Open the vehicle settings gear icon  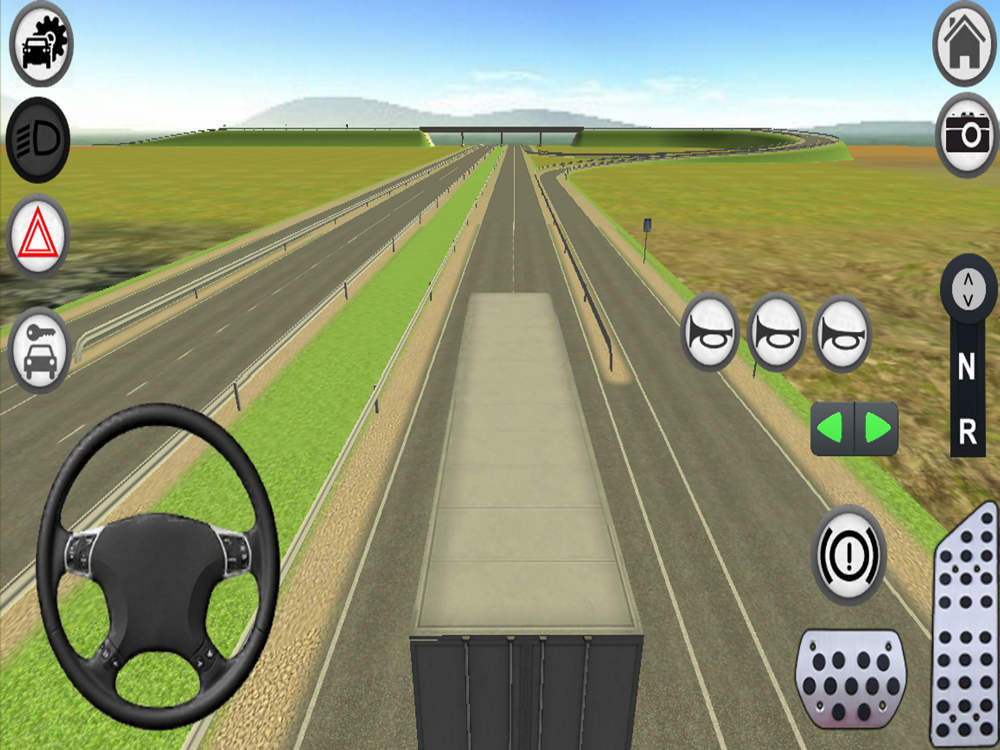click(41, 45)
